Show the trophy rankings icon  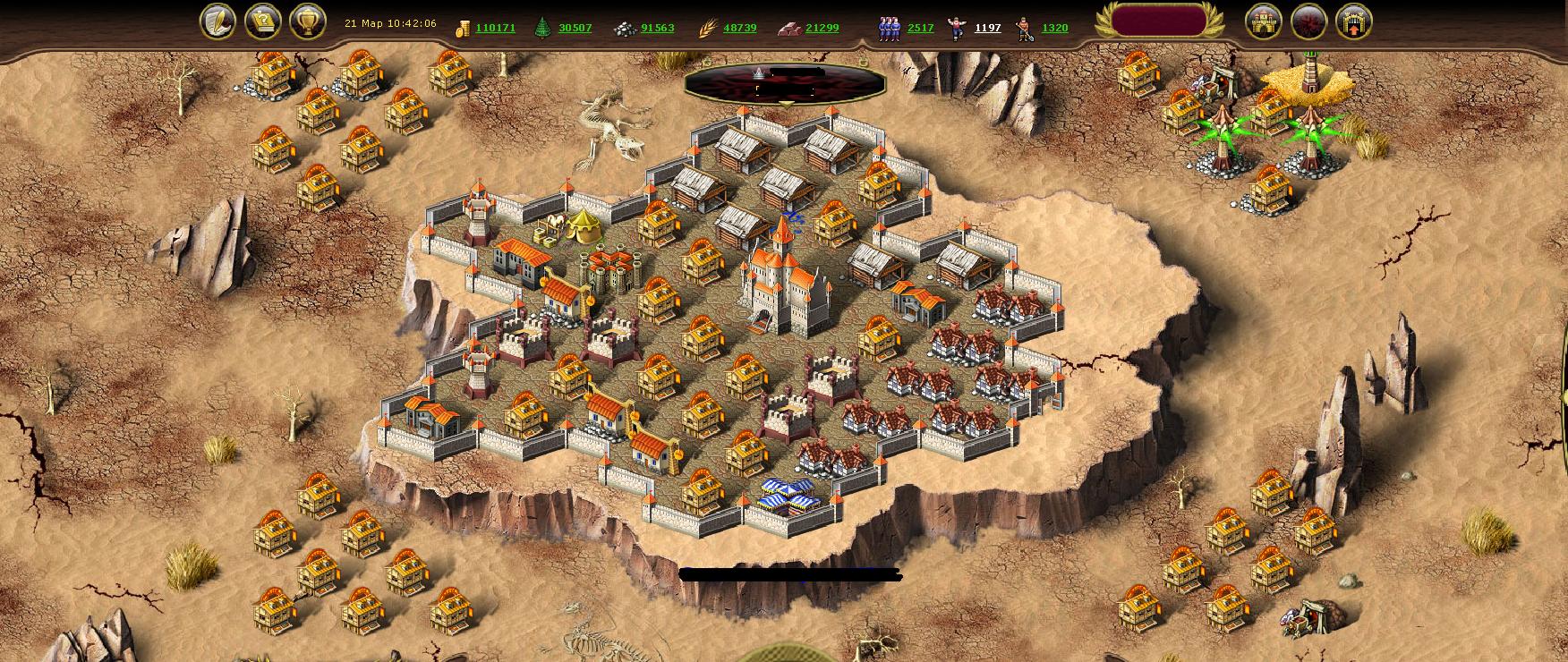[307, 21]
